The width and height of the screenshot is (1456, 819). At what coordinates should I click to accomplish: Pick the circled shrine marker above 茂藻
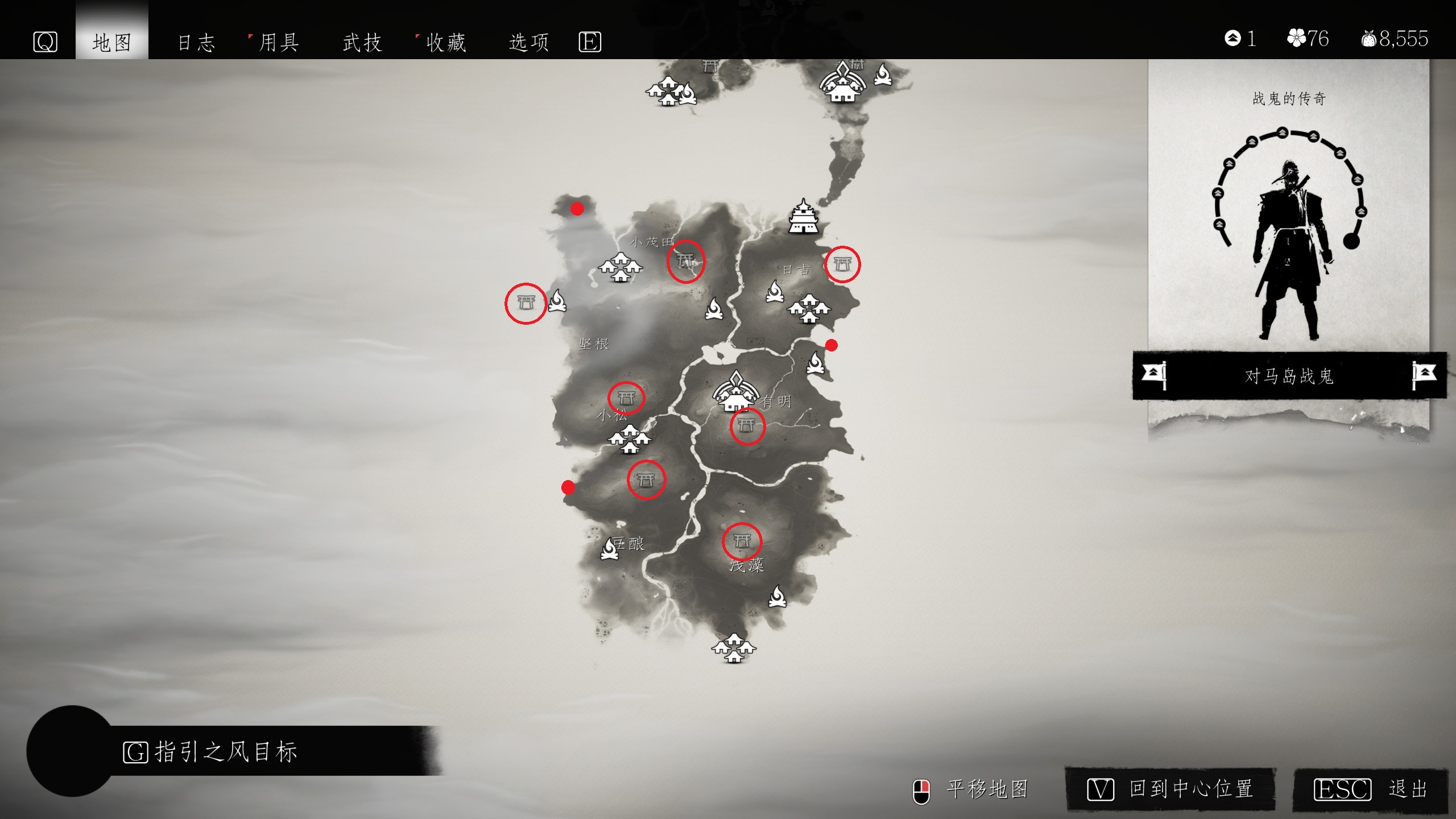(x=742, y=541)
